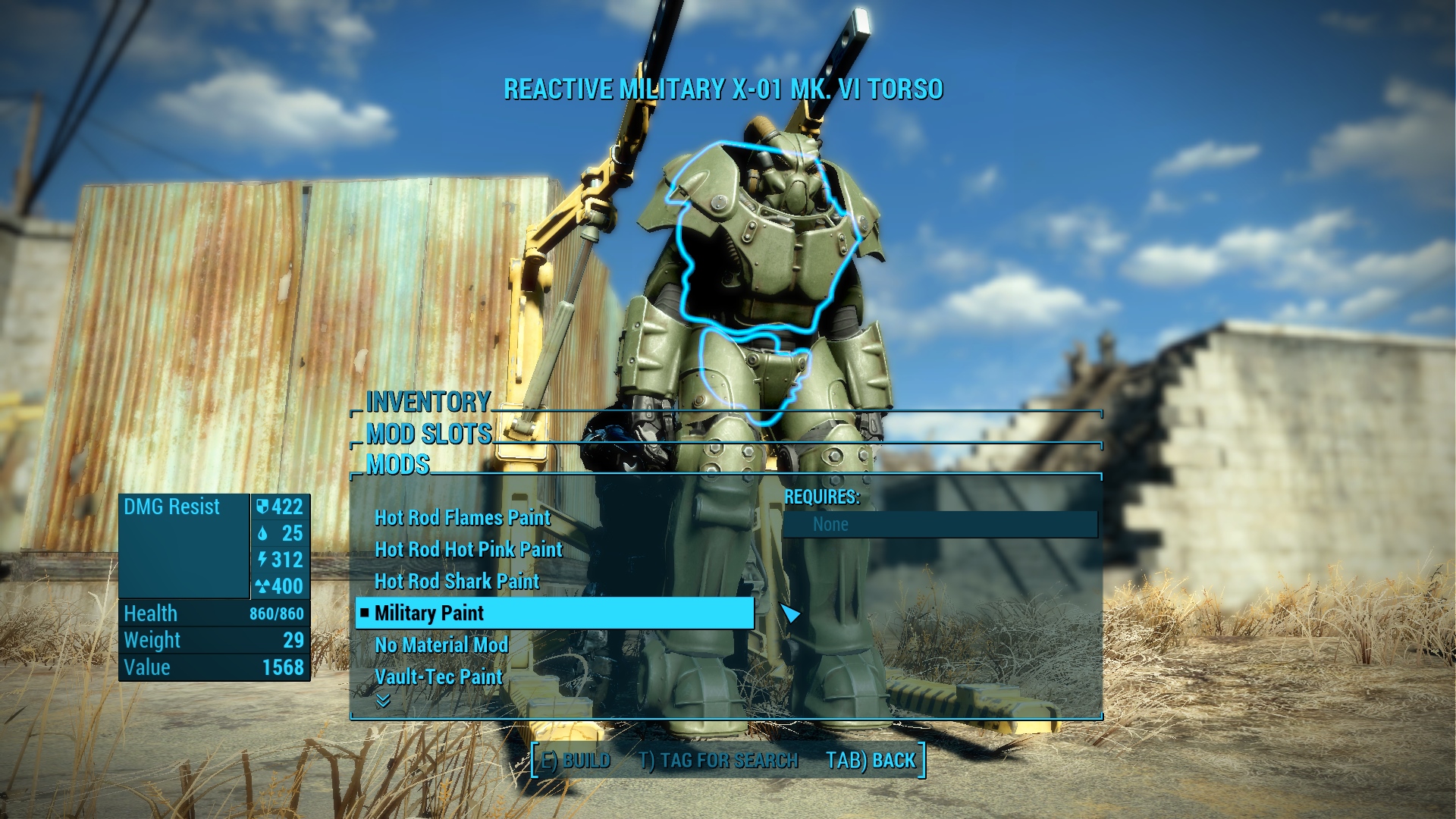Image resolution: width=1456 pixels, height=819 pixels.
Task: Click the selection marker beside Military Paint
Action: (x=366, y=613)
